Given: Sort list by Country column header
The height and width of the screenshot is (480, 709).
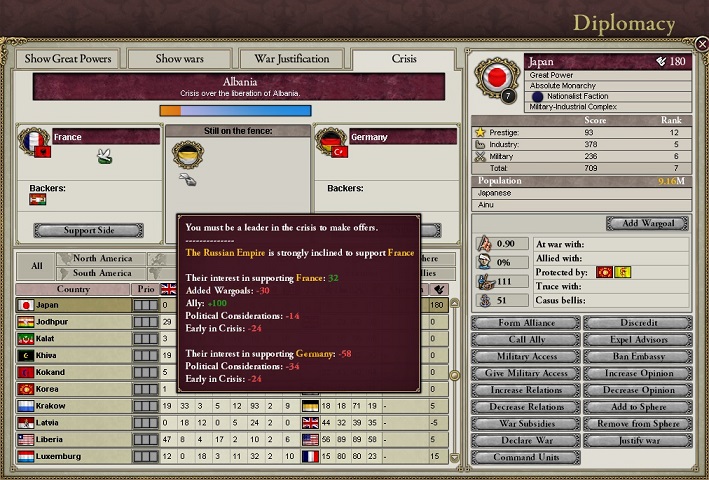Looking at the screenshot, I should point(72,289).
